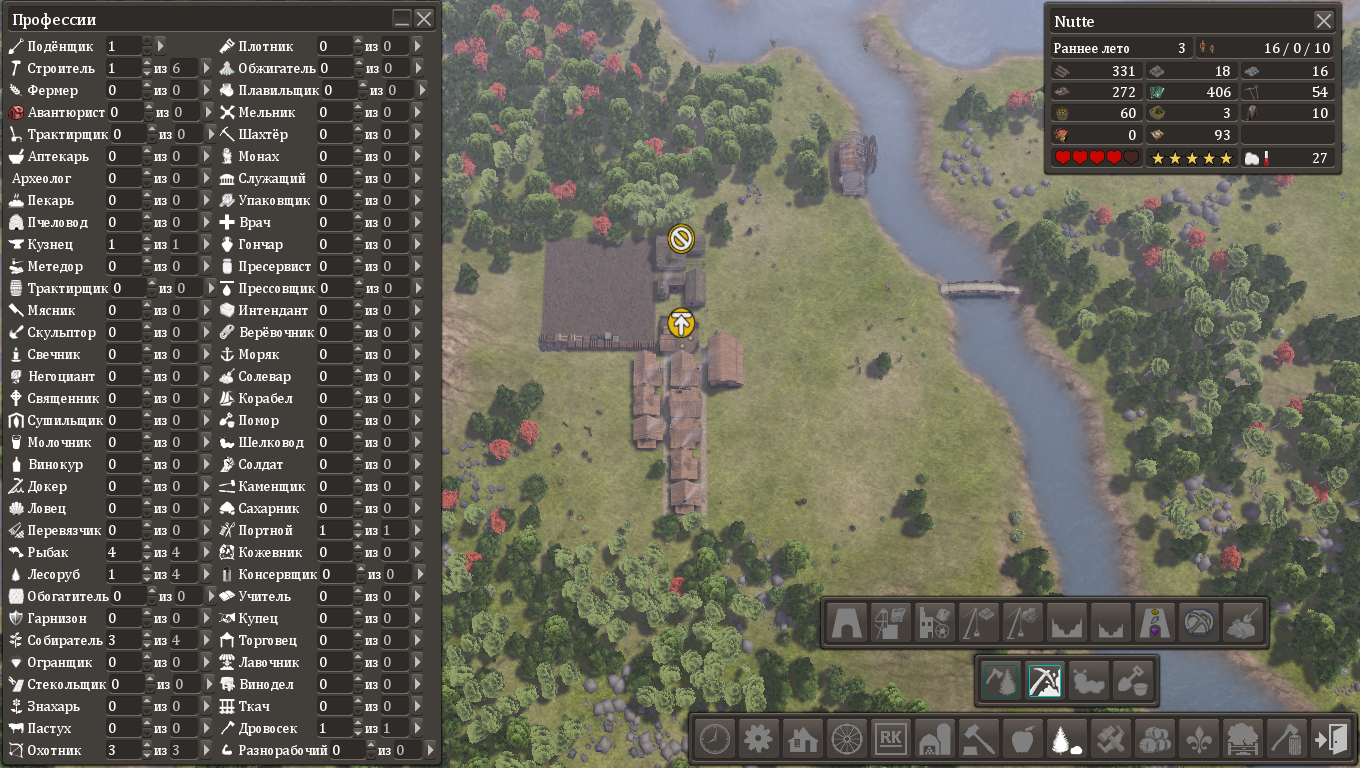This screenshot has width=1360, height=768.
Task: Open the Строитель builder arrow button
Action: [207, 68]
